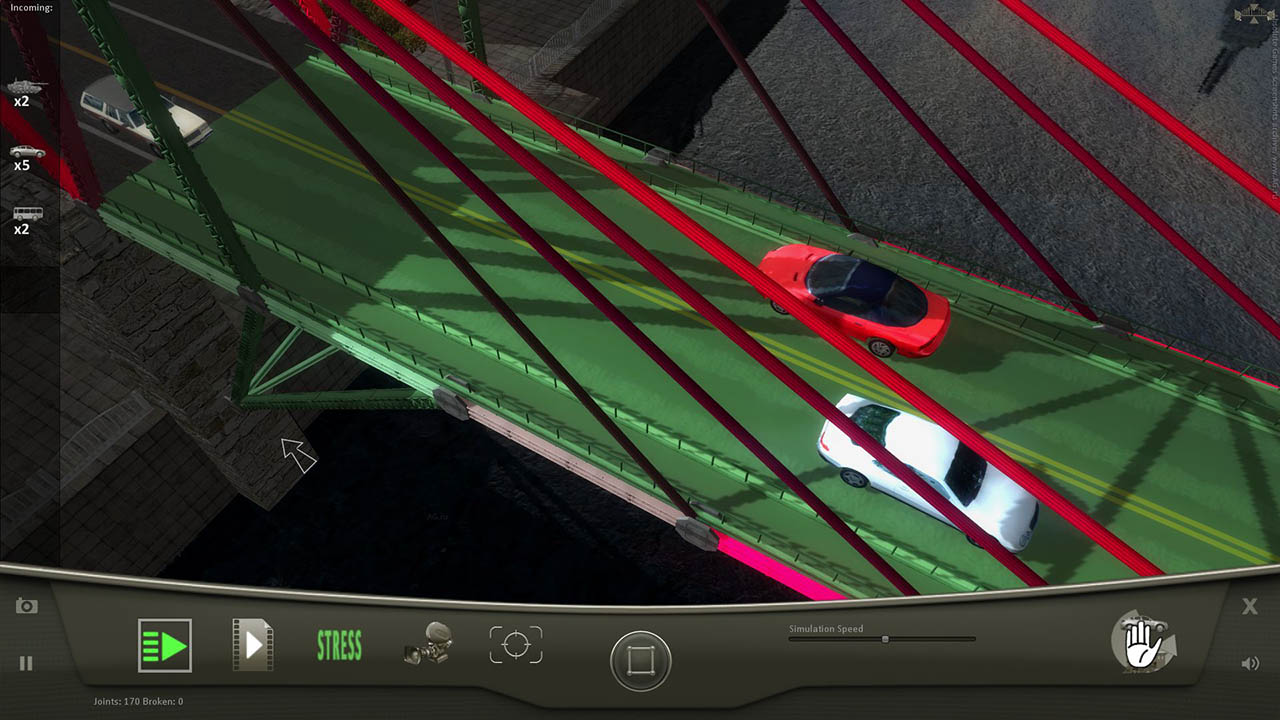Select the film strip replay button
Image resolution: width=1280 pixels, height=720 pixels.
point(252,645)
